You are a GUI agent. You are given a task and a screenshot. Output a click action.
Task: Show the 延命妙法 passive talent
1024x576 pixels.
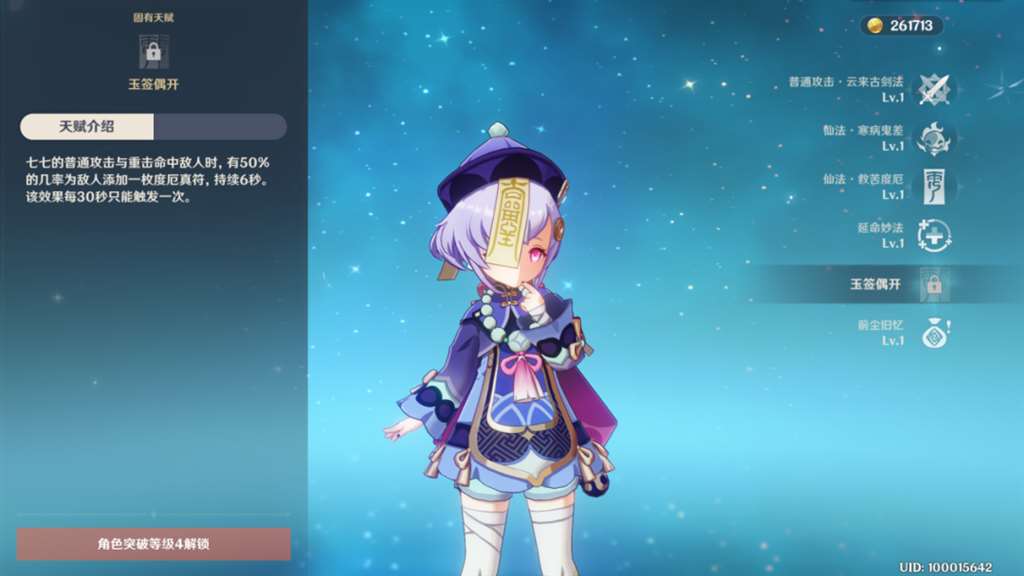933,235
